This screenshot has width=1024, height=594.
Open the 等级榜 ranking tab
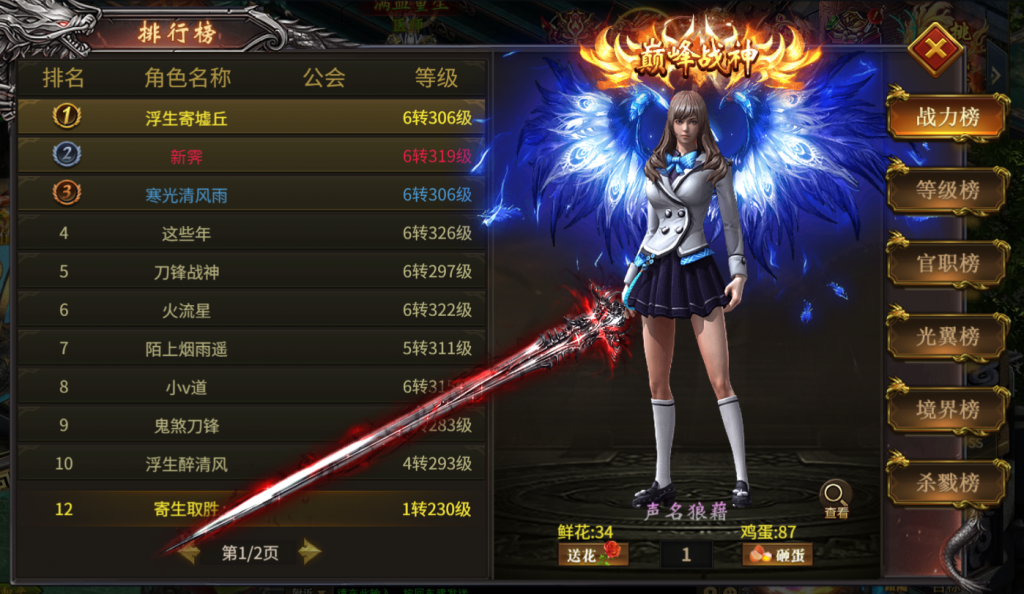click(946, 190)
